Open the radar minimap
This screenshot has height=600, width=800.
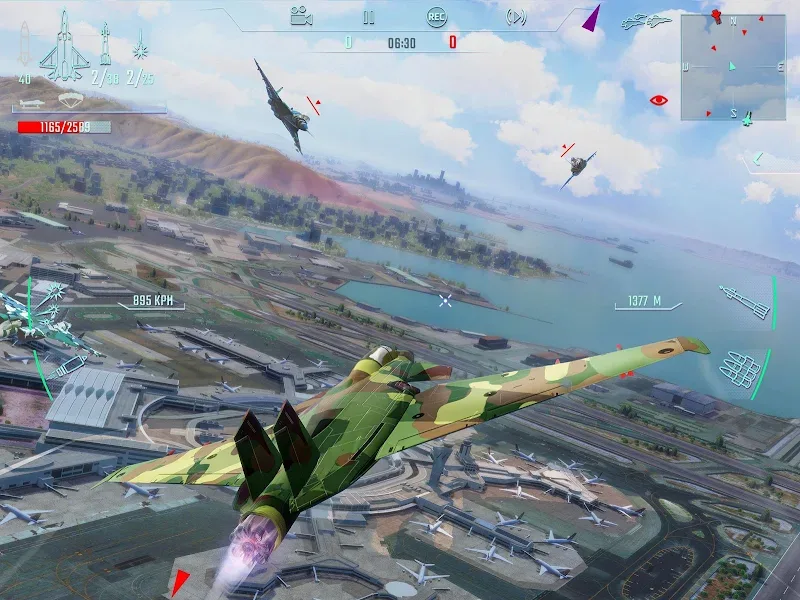(732, 67)
